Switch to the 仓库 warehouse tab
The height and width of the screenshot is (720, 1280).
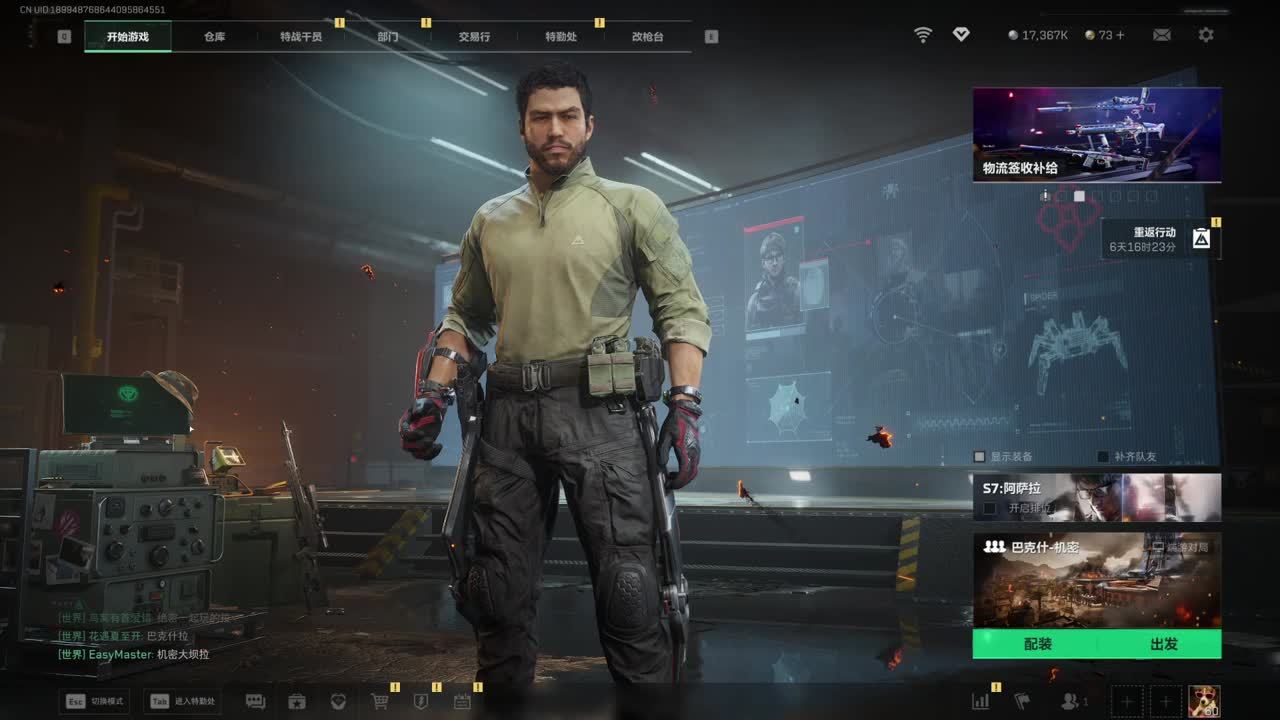coord(214,37)
